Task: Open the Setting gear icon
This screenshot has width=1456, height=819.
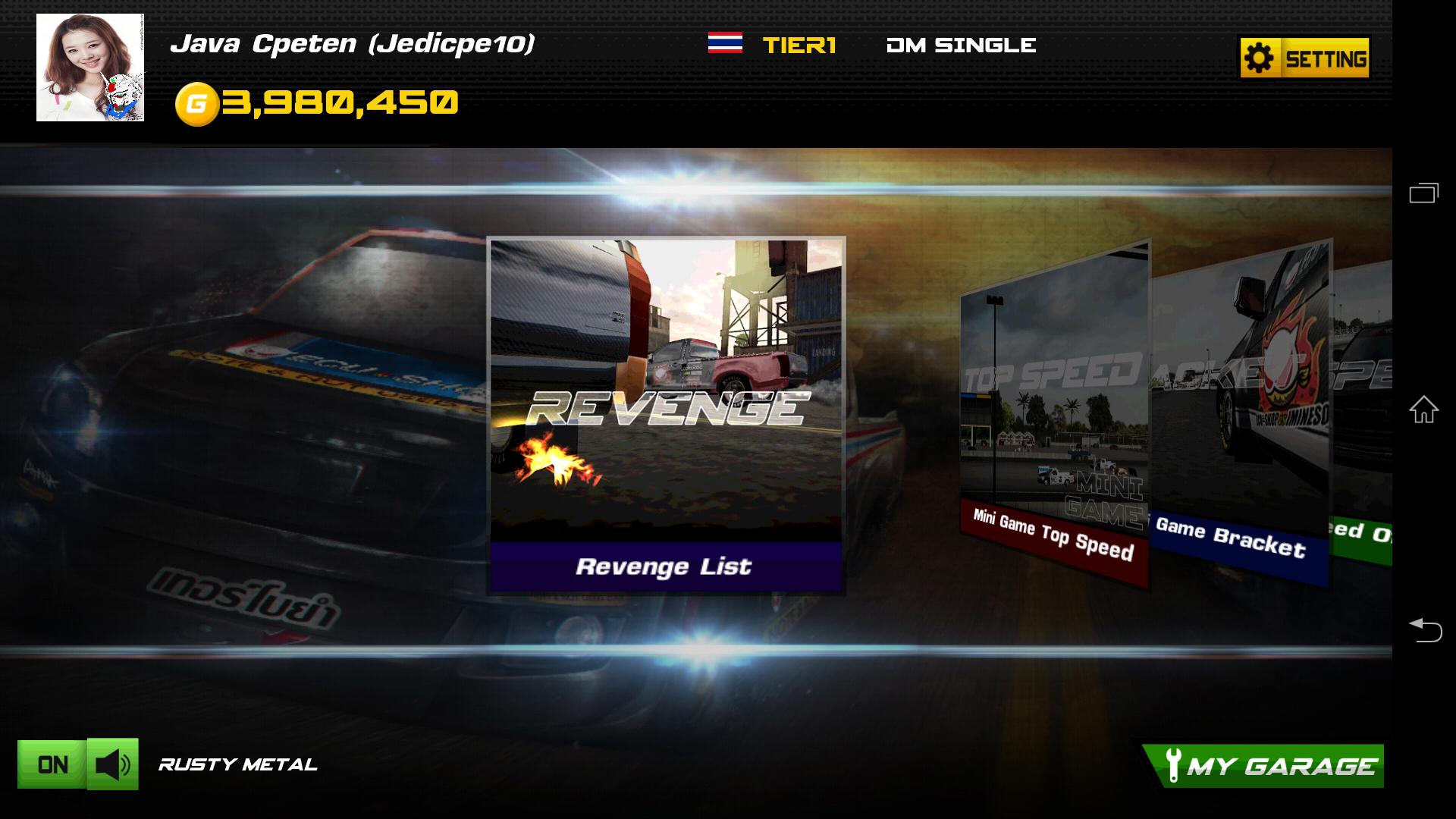Action: pos(1260,55)
